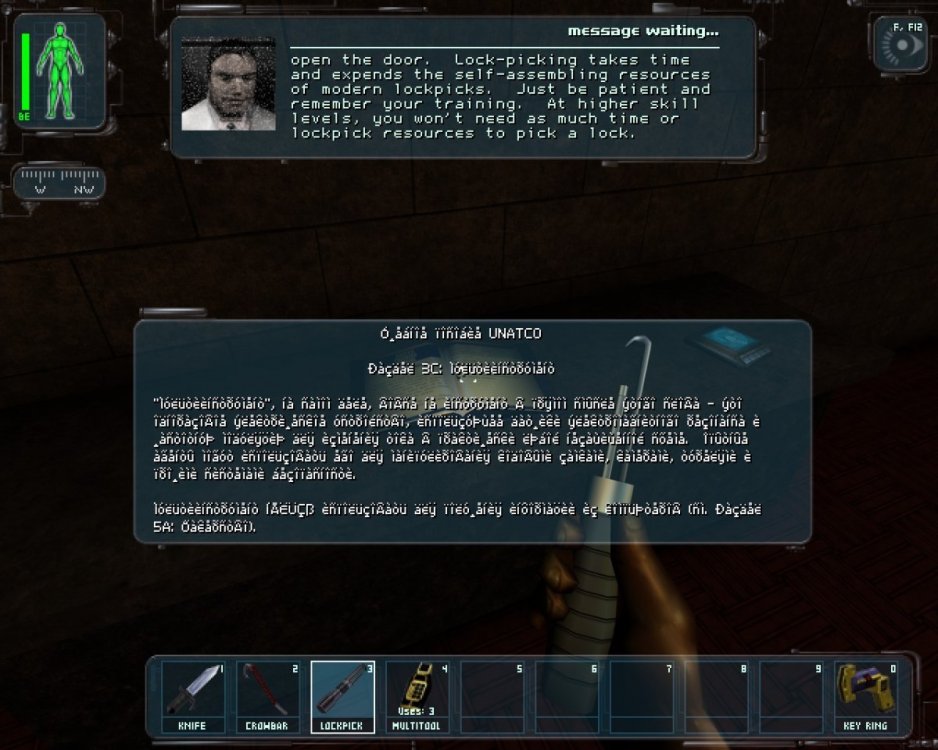
Task: Activate the light augmentation icon
Action: [902, 46]
